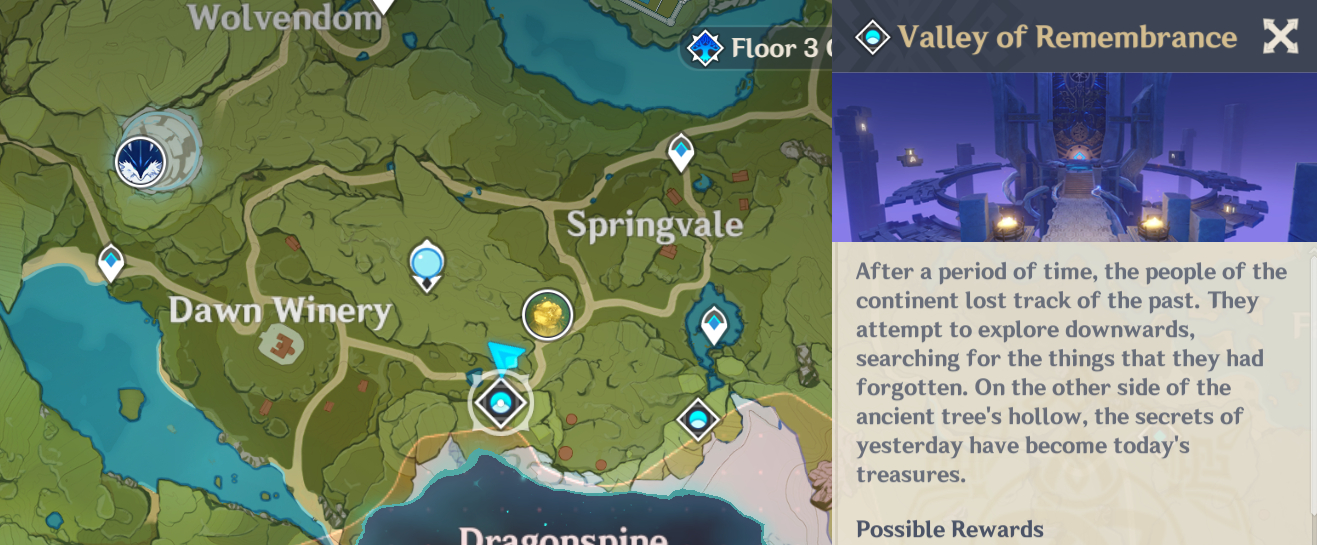Open the golden ore map marker
This screenshot has height=545, width=1317.
(x=548, y=315)
